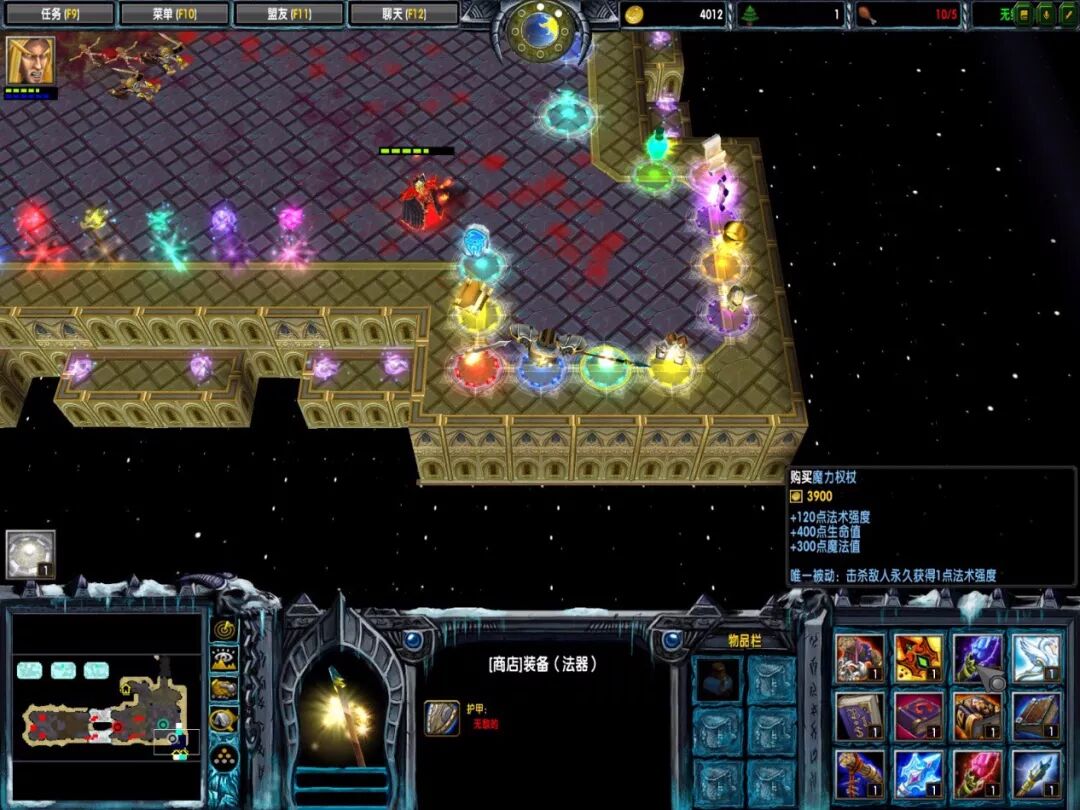1080x810 pixels.
Task: Buy the red tome item
Action: (918, 716)
